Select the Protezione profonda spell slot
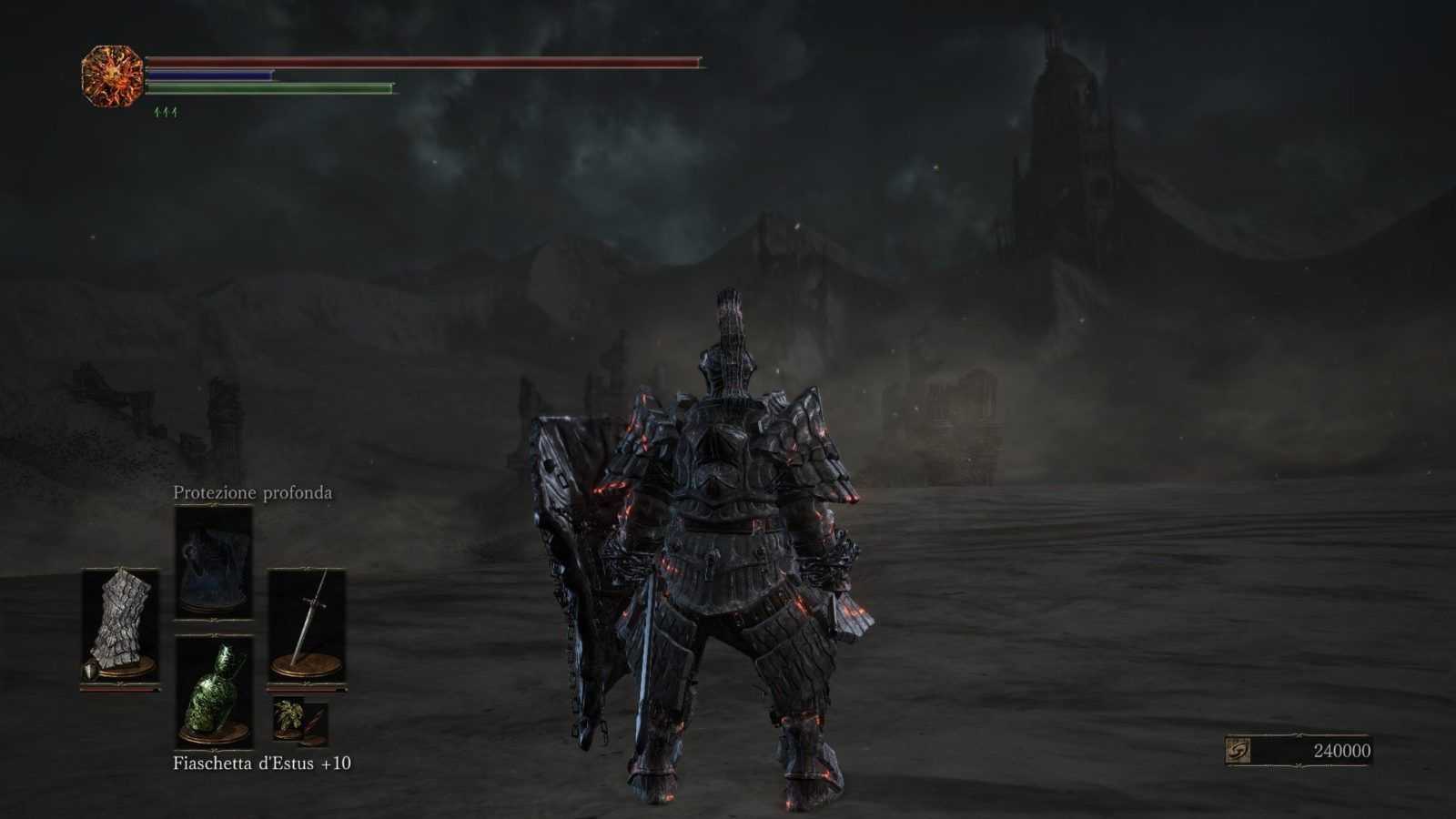 213,562
